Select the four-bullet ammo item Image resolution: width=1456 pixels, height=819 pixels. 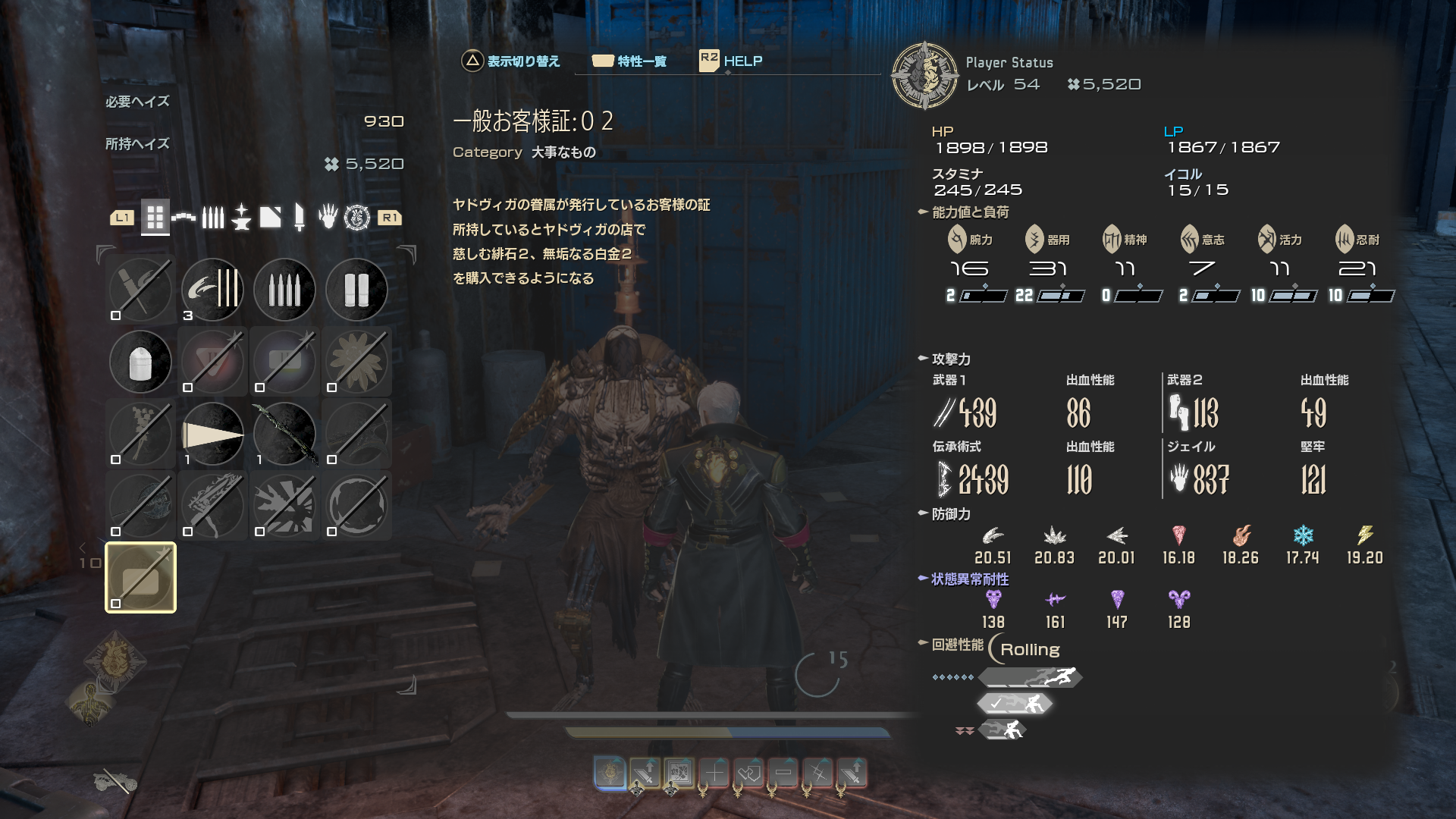tap(284, 289)
